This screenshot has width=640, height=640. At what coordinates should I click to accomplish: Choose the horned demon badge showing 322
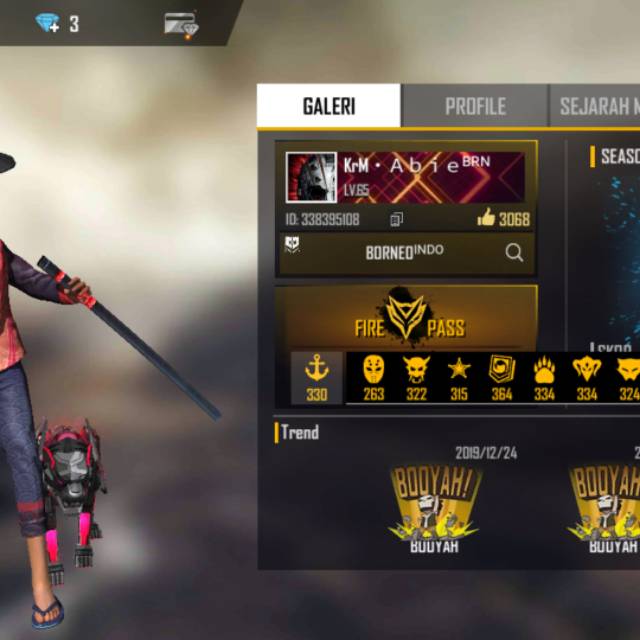pos(416,377)
